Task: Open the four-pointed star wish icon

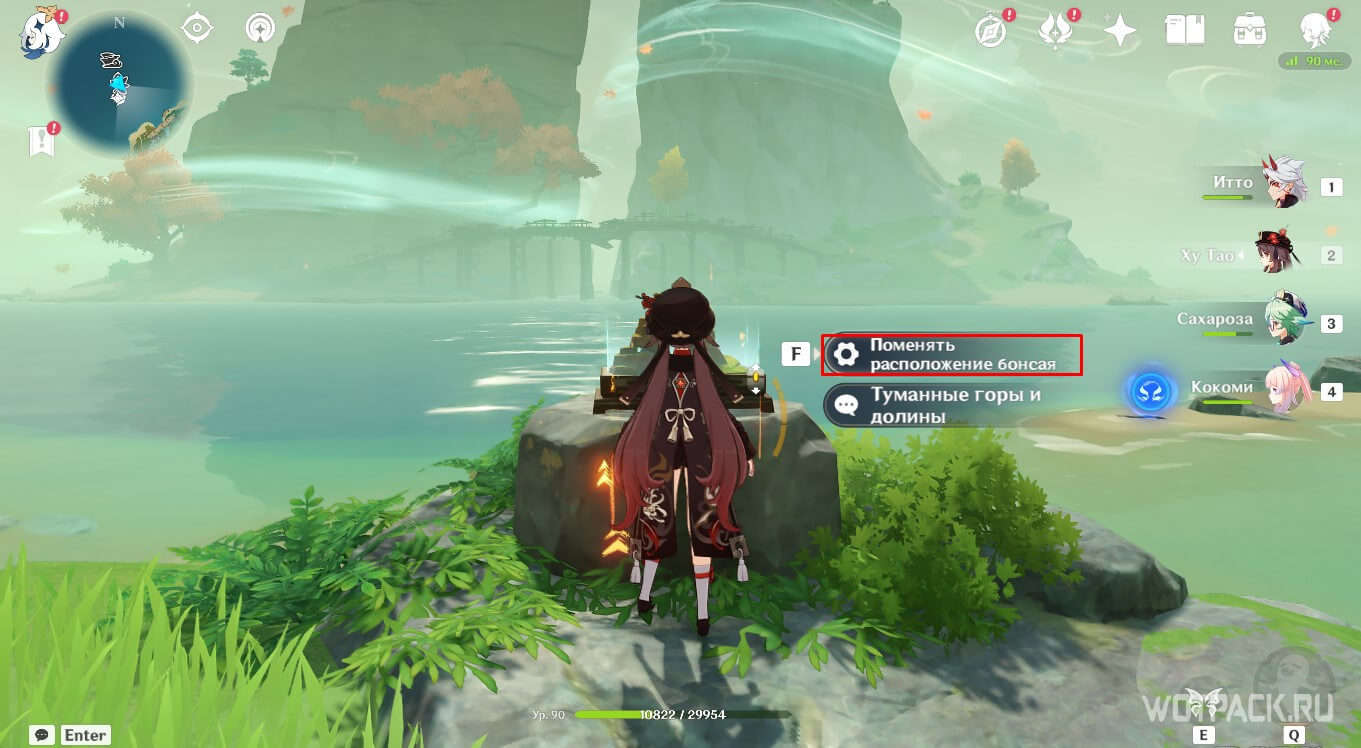Action: click(1120, 32)
